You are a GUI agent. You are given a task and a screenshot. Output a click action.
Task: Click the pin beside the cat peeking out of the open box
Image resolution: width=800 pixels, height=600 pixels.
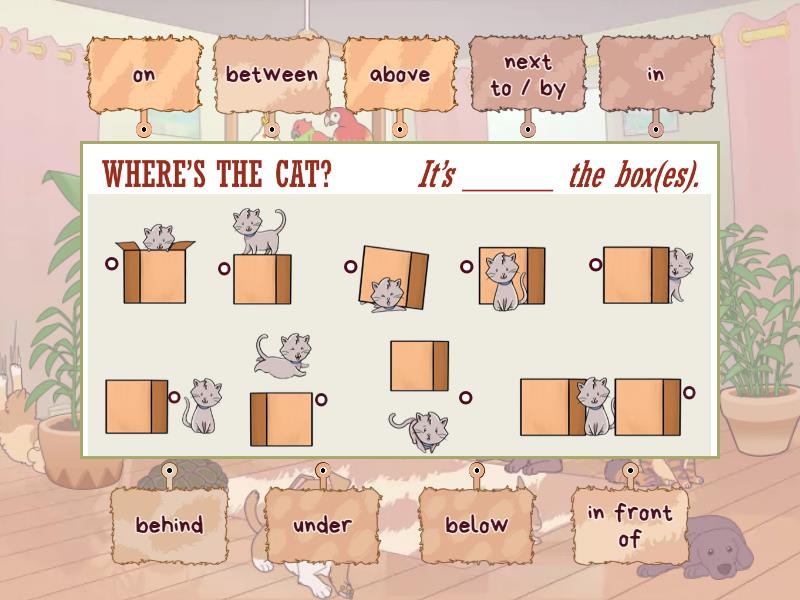pos(111,264)
